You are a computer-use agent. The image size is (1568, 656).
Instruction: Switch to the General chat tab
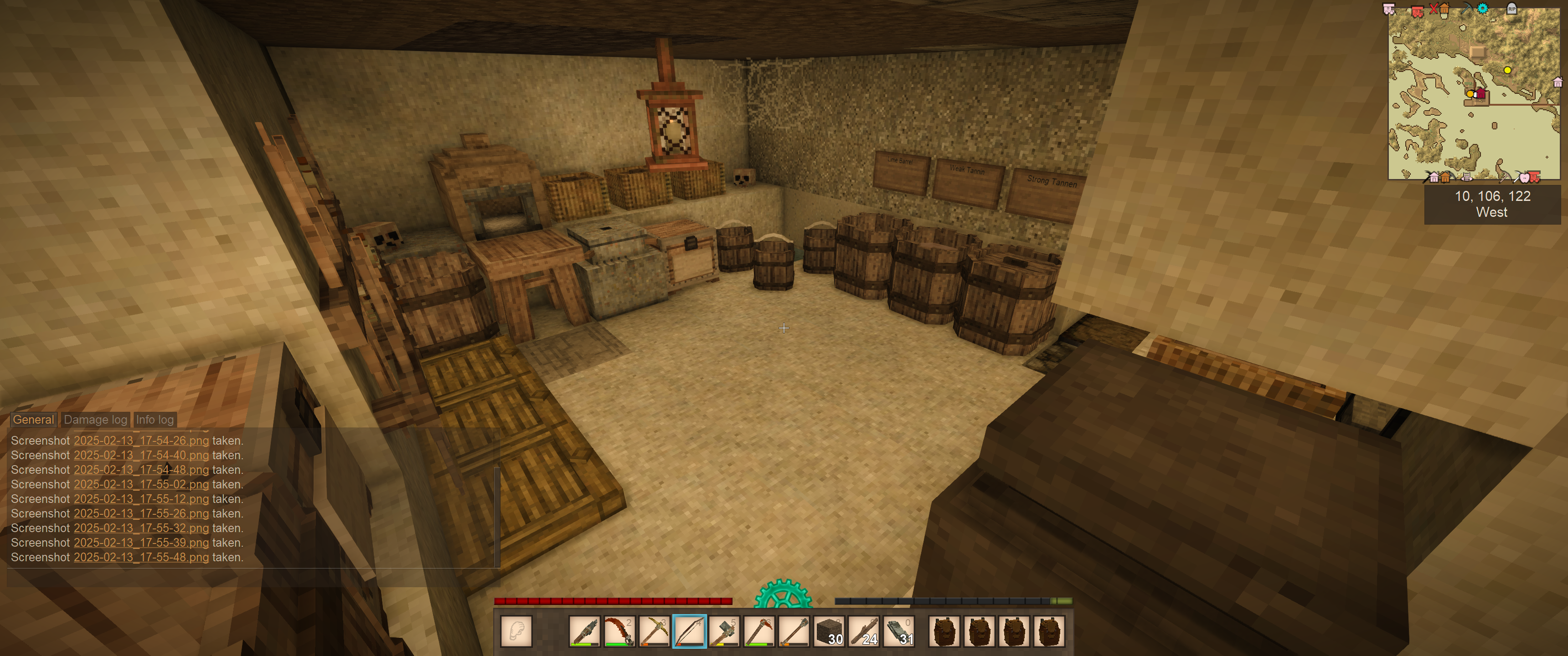(33, 419)
